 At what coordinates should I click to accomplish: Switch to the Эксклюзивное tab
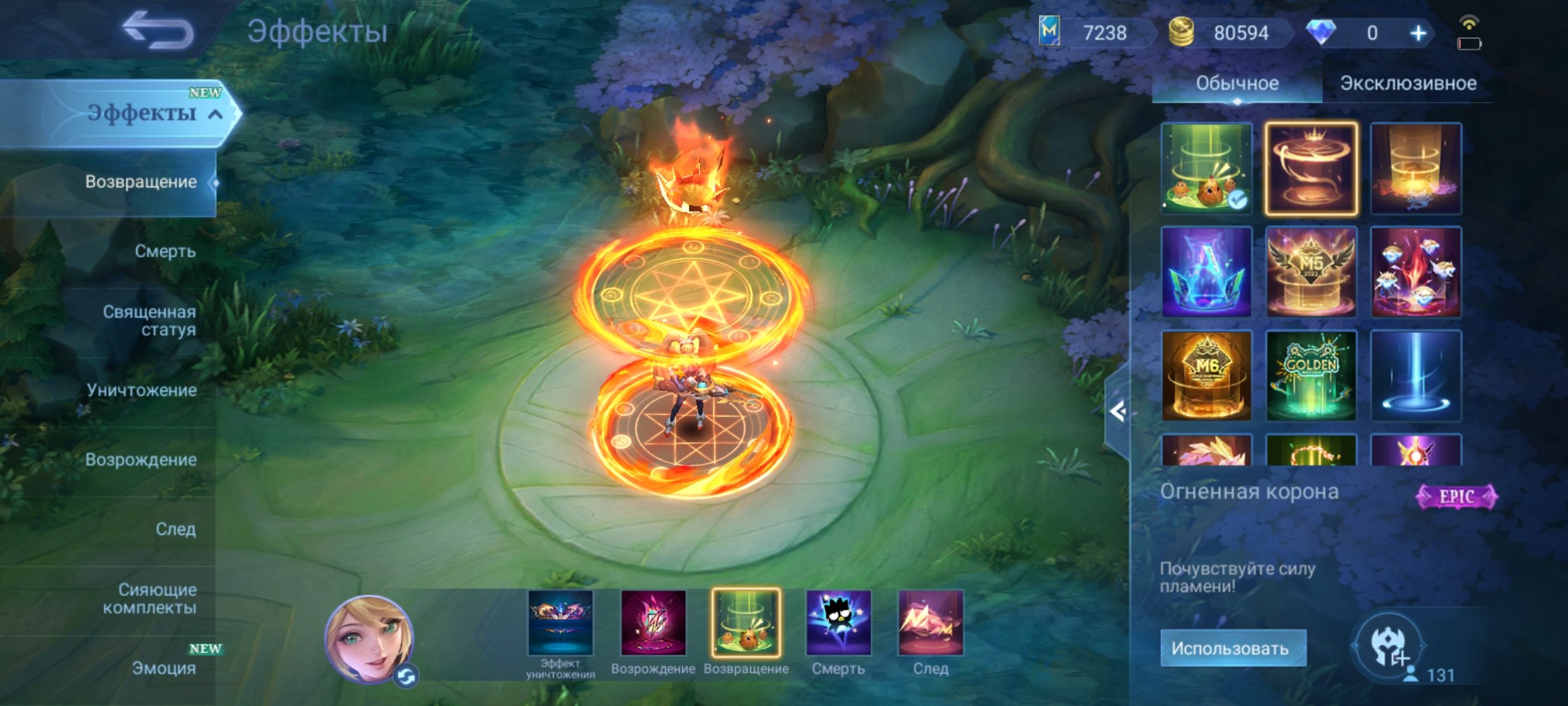pos(1408,82)
